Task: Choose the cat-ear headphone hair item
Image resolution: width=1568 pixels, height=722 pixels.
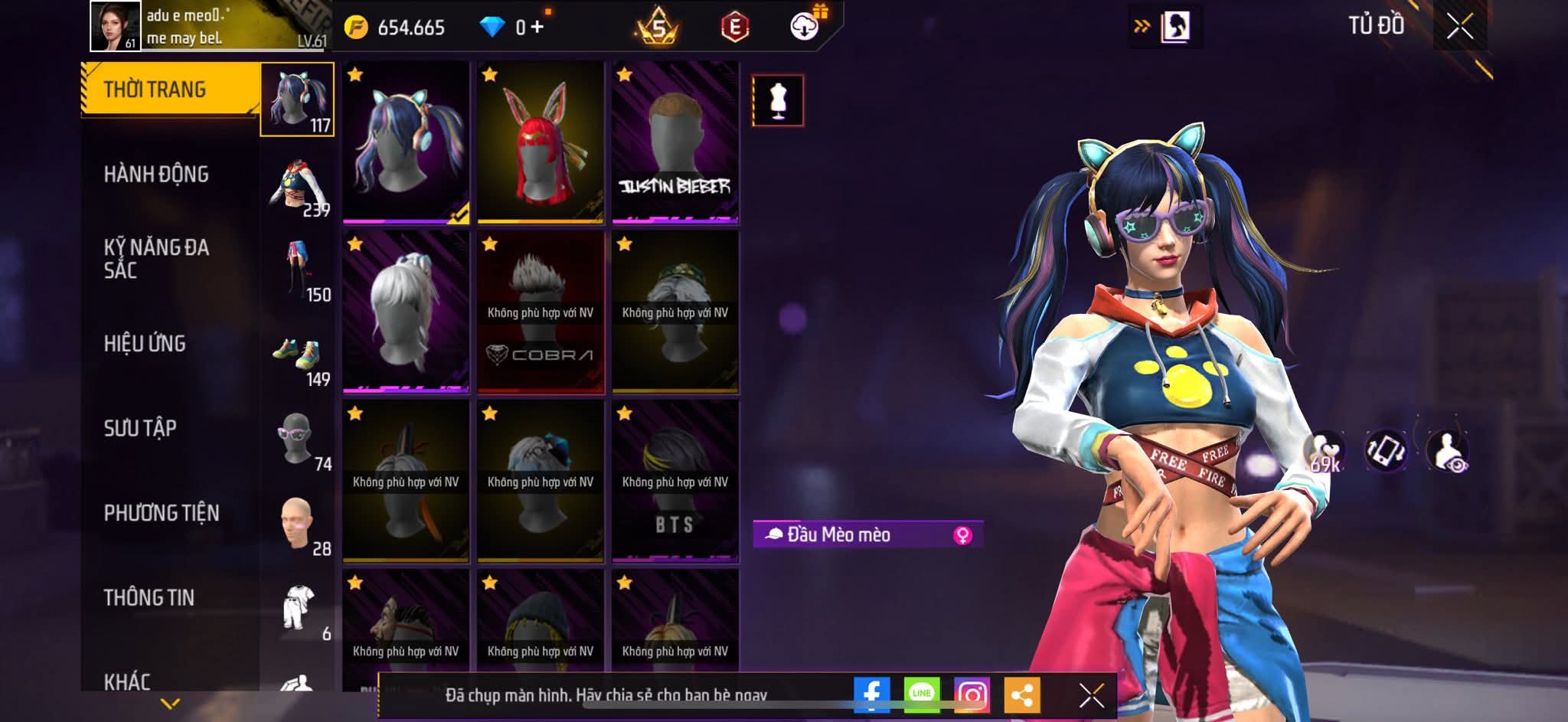Action: (x=406, y=142)
